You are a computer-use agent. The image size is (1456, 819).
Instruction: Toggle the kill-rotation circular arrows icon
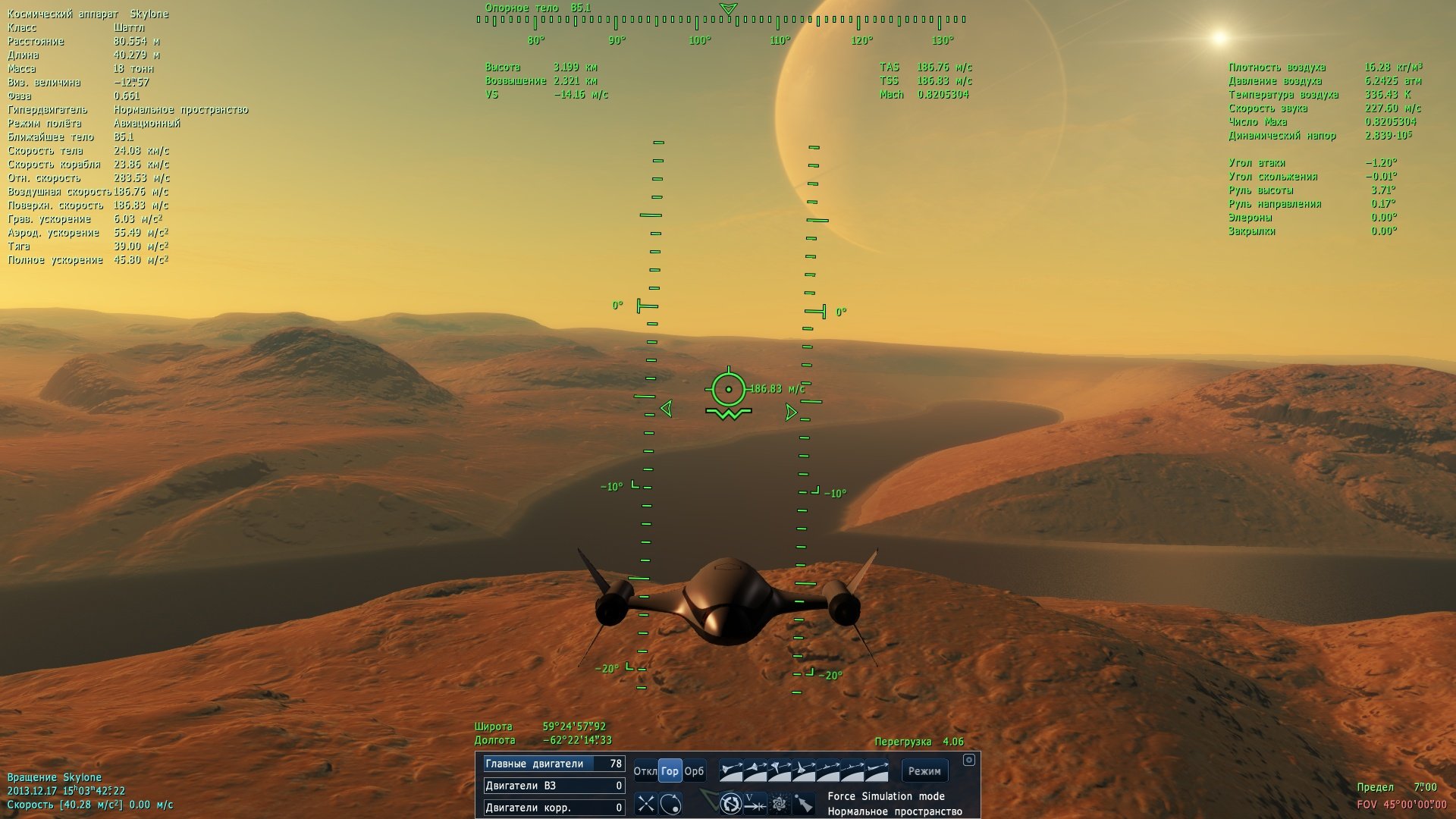730,803
